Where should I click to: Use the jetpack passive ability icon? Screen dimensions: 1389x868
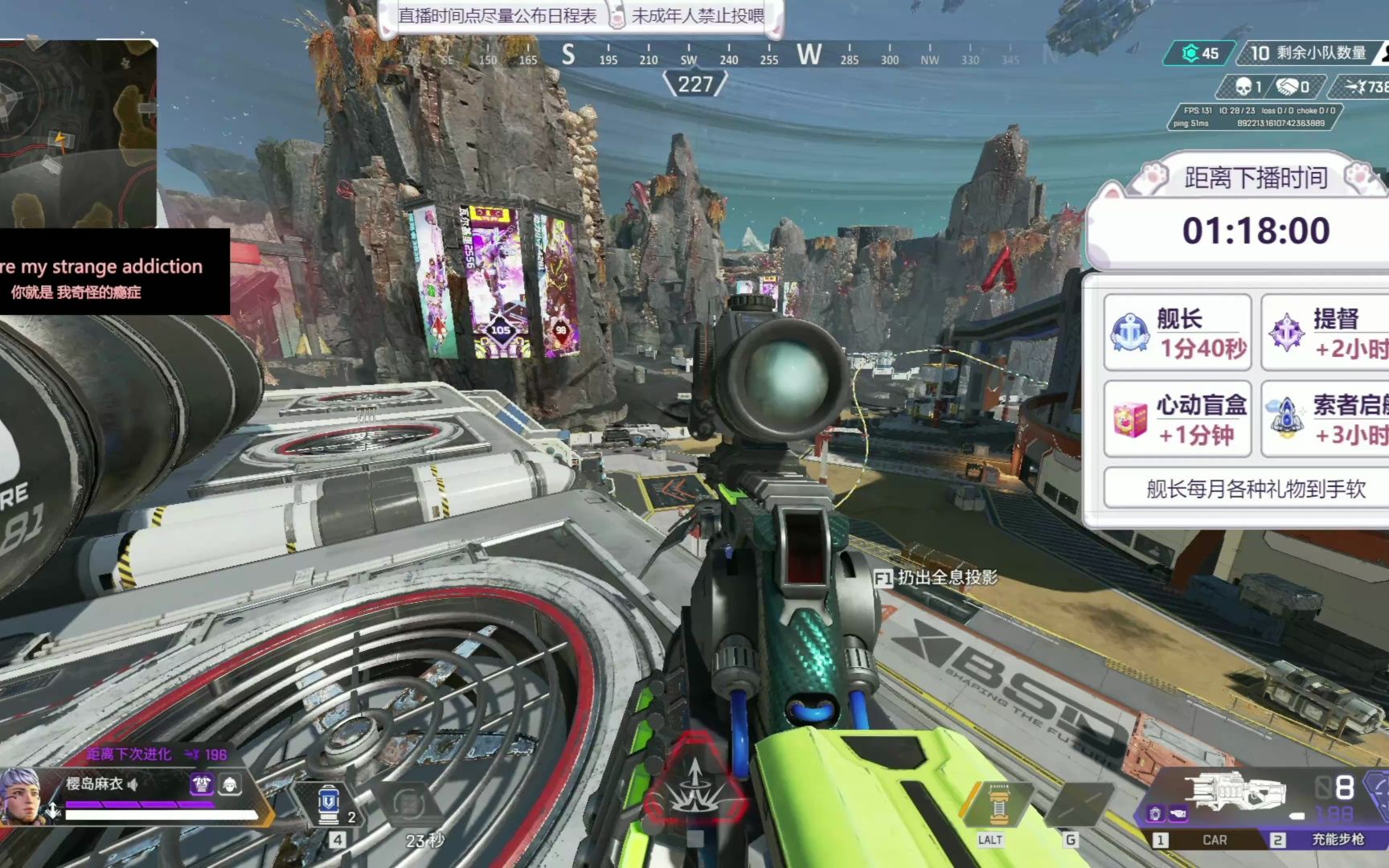coord(998,805)
